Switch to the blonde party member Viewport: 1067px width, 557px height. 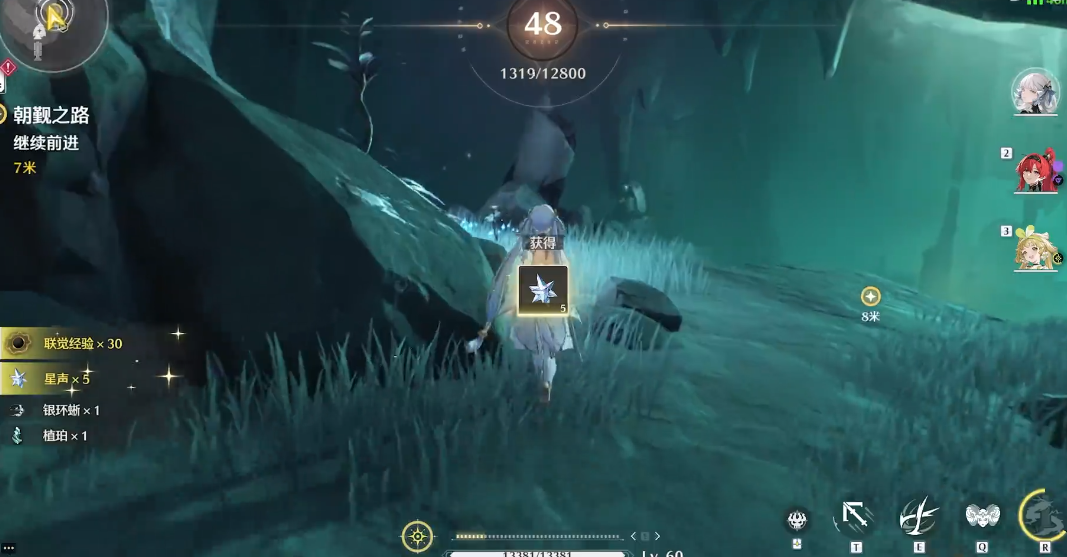pos(1035,250)
